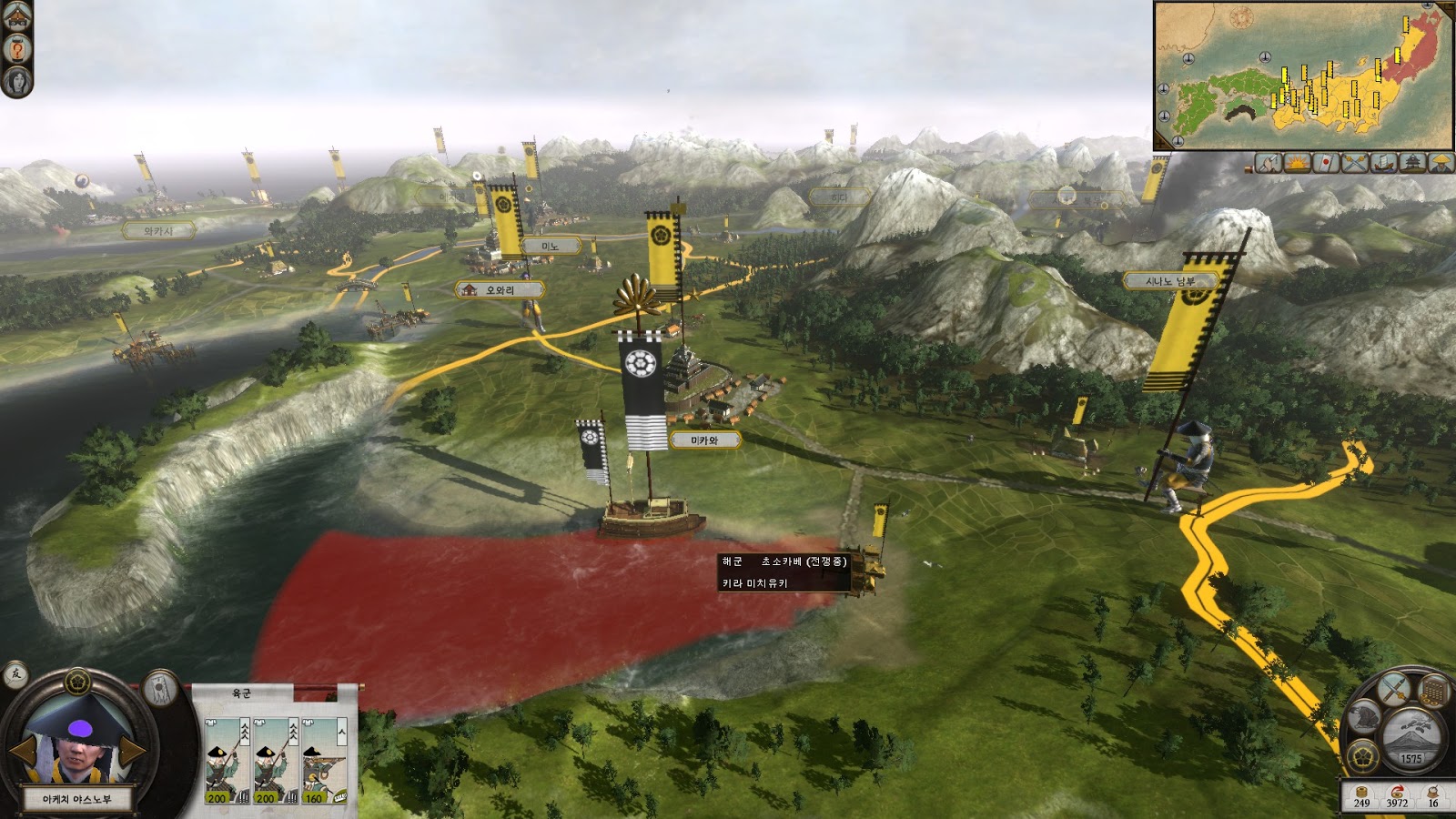Click the banner icon beside the portrait
Image resolution: width=1456 pixels, height=819 pixels.
click(x=161, y=690)
